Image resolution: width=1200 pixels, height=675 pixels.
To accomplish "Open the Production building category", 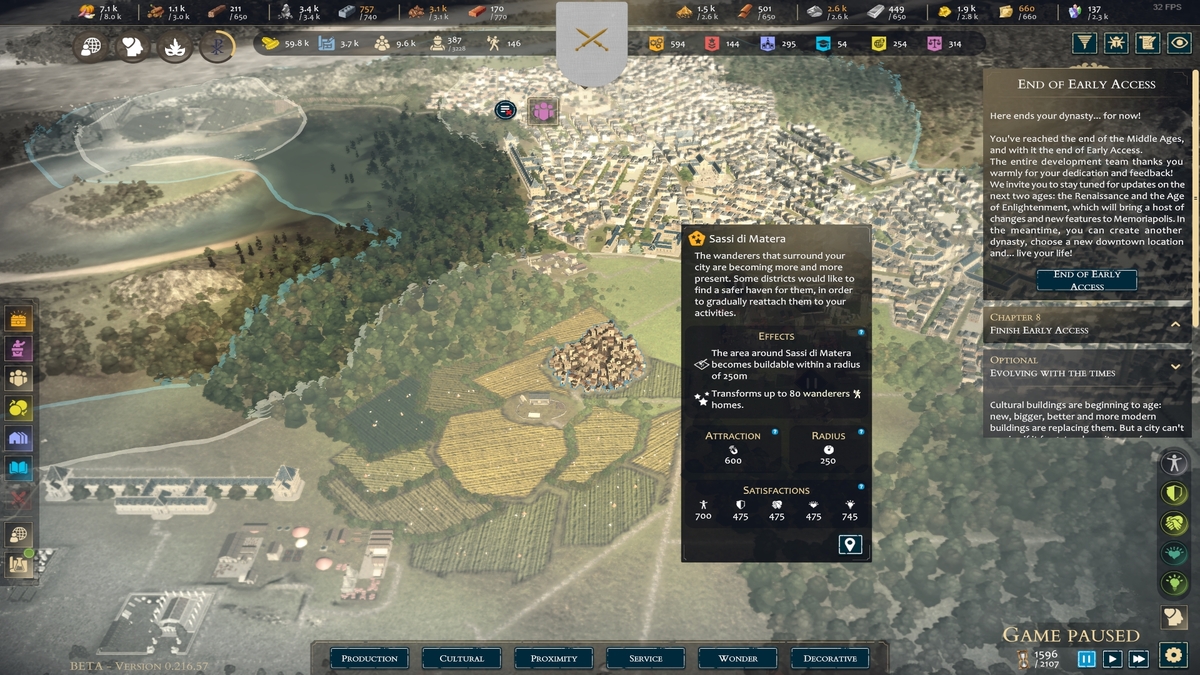I will 370,658.
